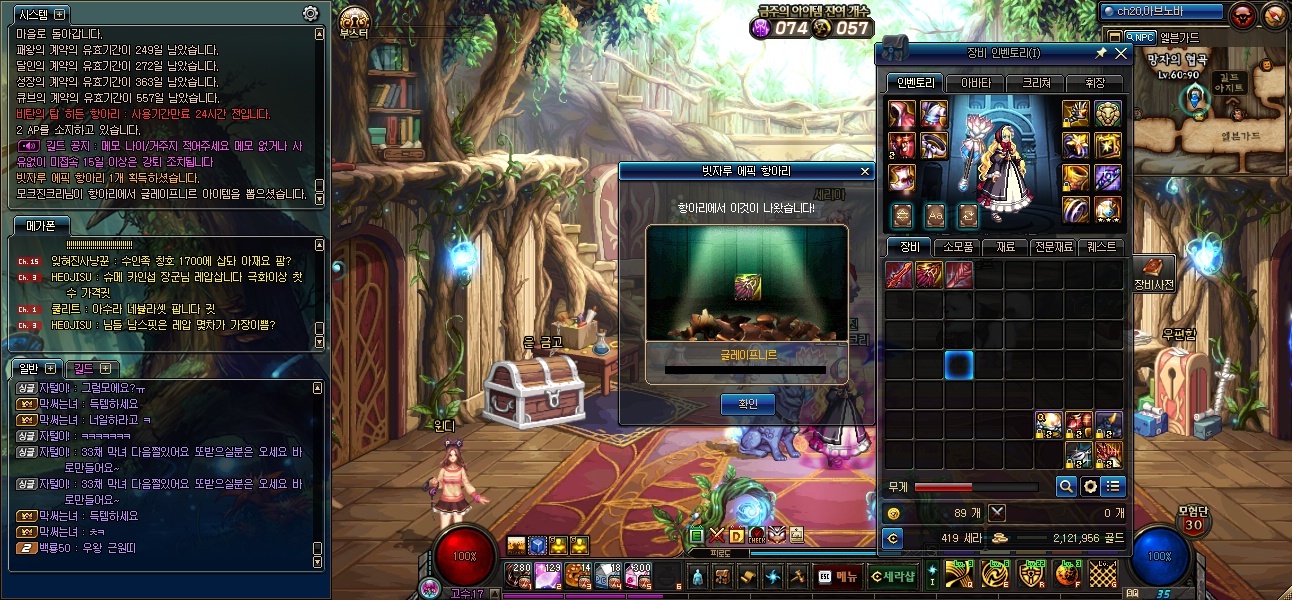Open chat settings gear icon

pos(310,13)
